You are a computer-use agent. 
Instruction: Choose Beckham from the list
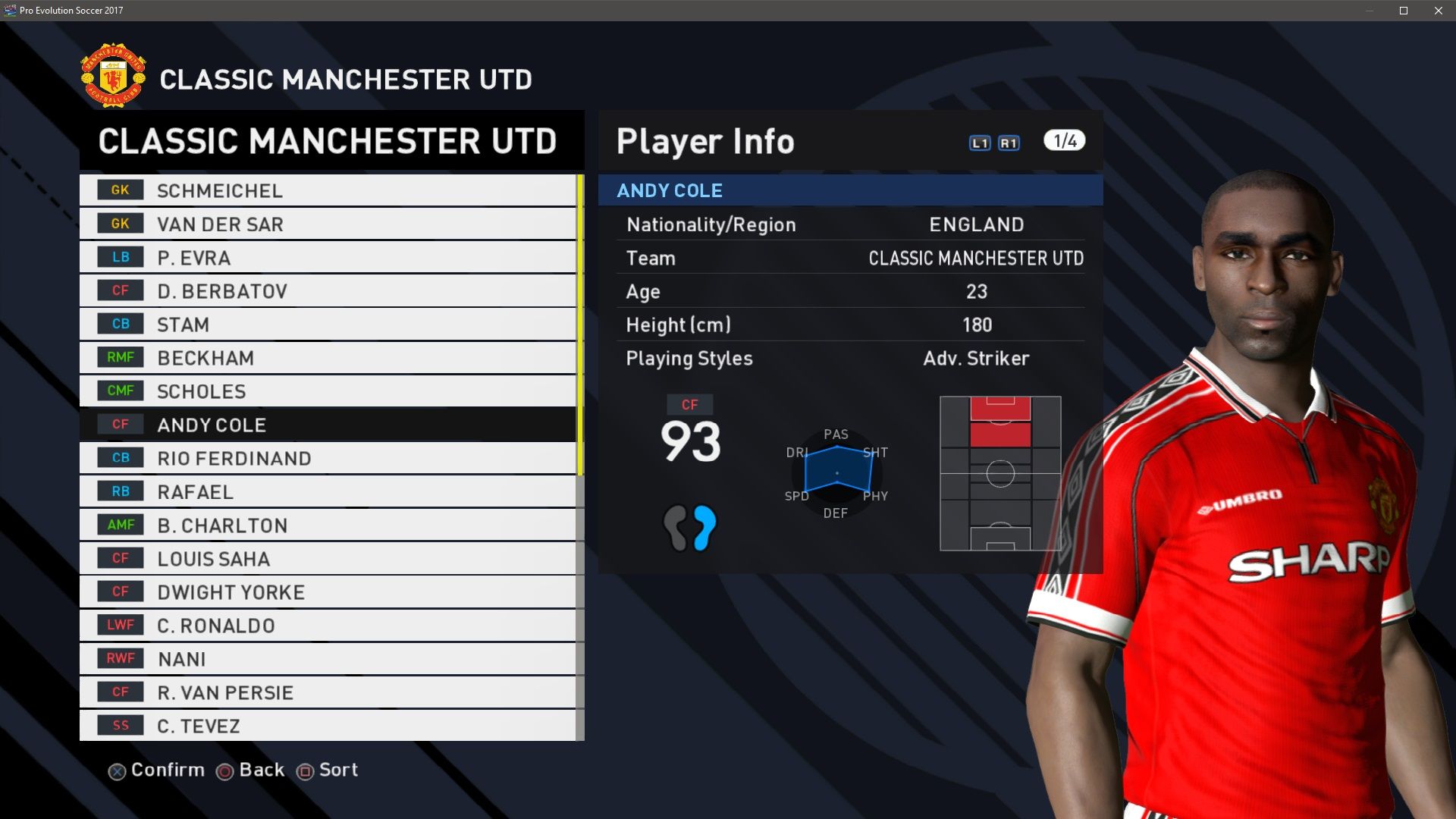(x=328, y=357)
